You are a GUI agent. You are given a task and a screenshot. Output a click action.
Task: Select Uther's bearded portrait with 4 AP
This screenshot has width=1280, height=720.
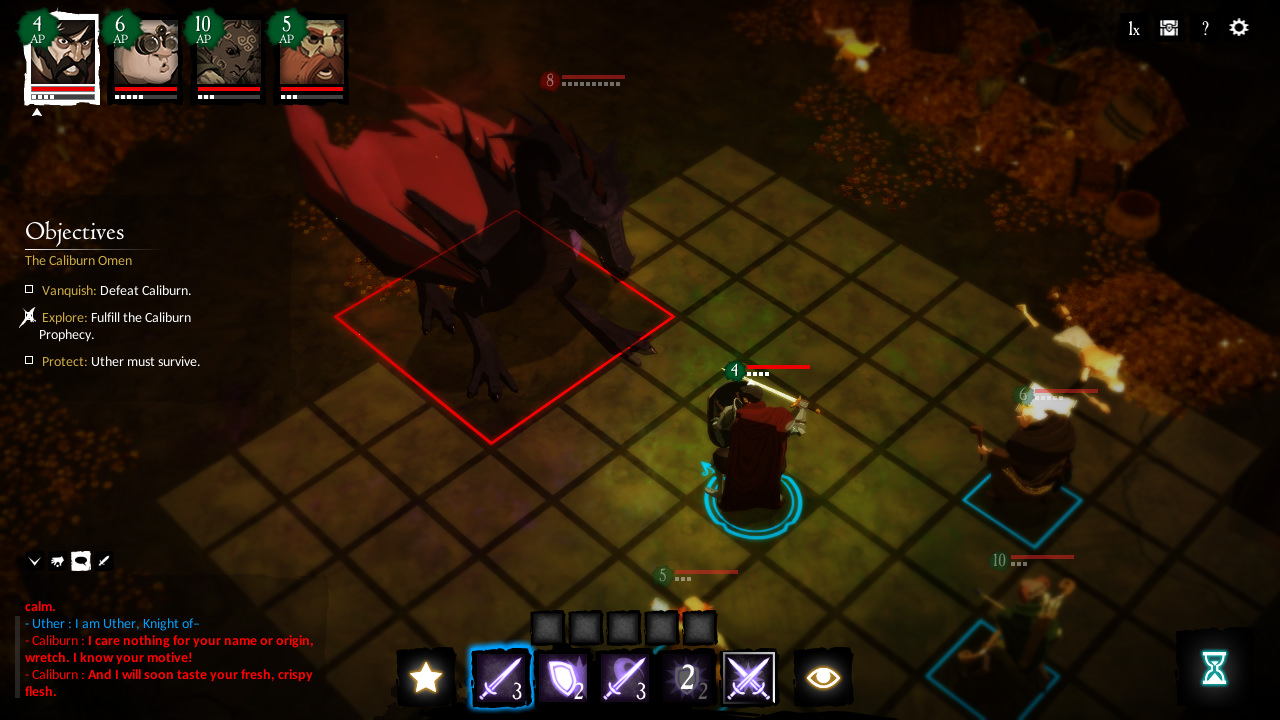pyautogui.click(x=63, y=55)
